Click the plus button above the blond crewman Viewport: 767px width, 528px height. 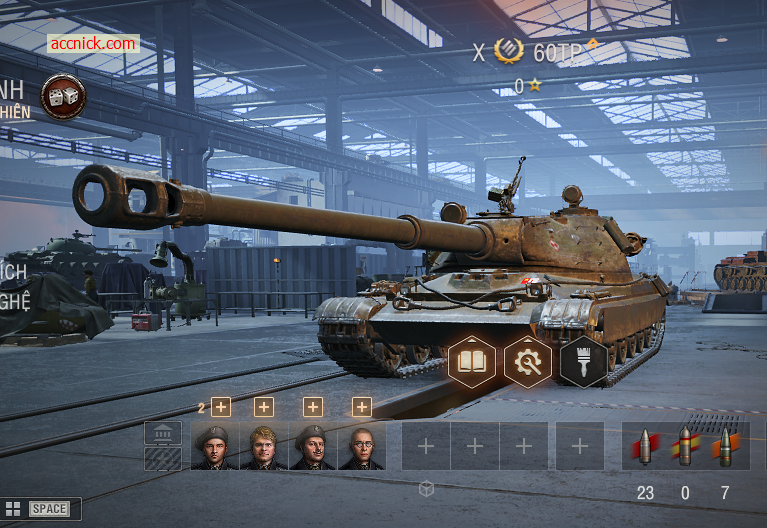264,407
